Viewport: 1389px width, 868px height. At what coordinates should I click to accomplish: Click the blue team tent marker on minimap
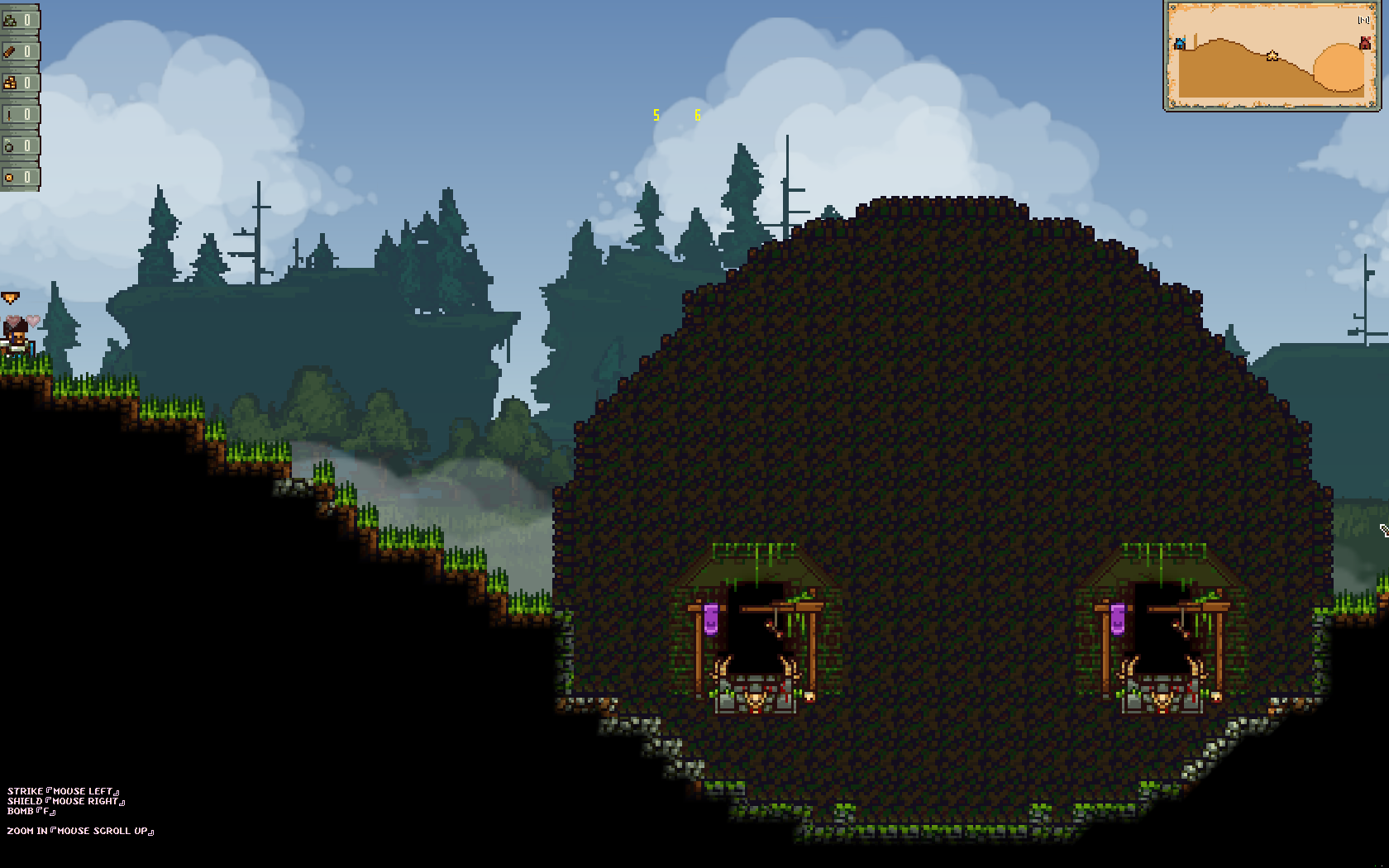(x=1181, y=43)
